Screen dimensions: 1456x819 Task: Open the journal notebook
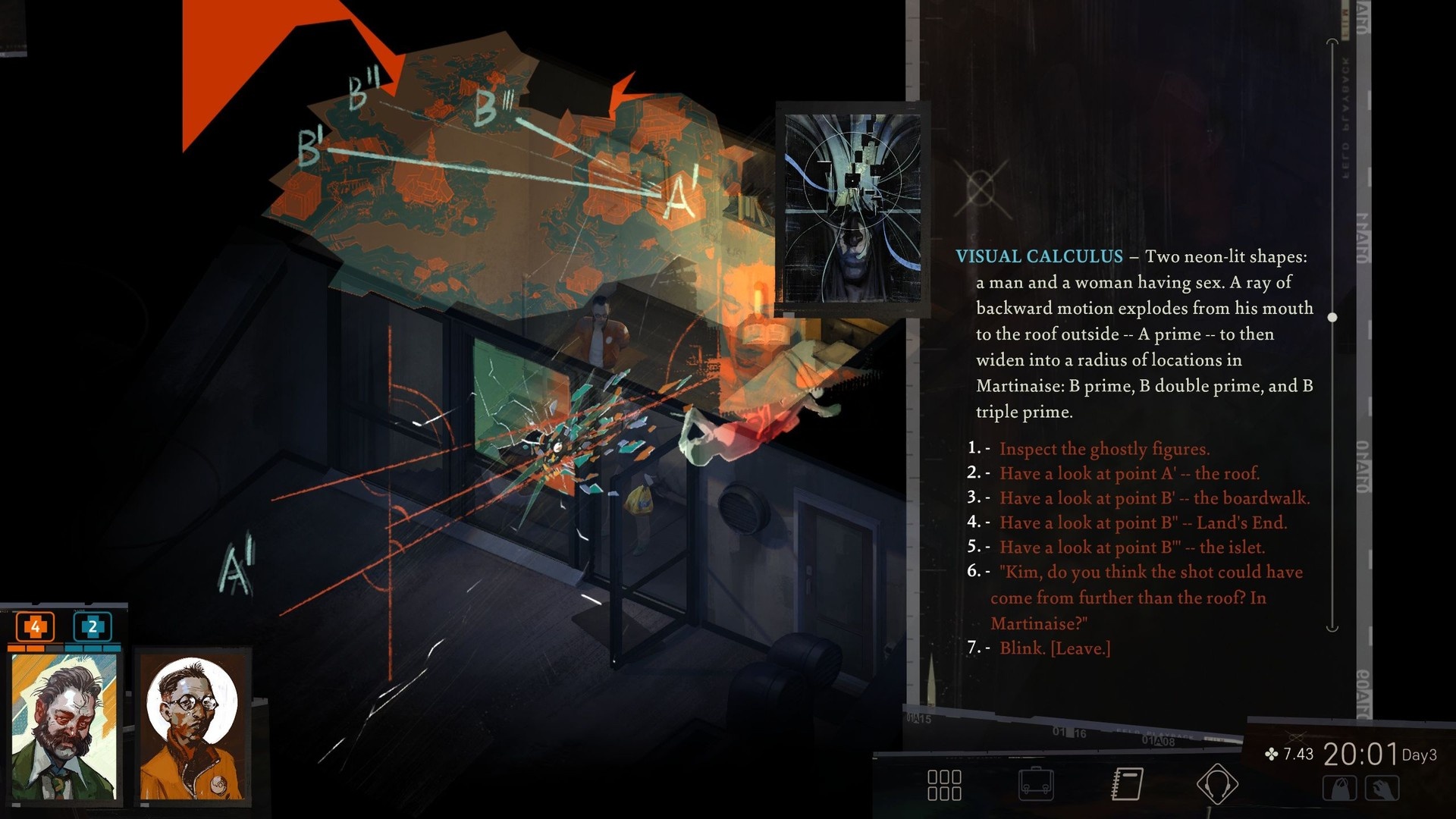click(1128, 784)
